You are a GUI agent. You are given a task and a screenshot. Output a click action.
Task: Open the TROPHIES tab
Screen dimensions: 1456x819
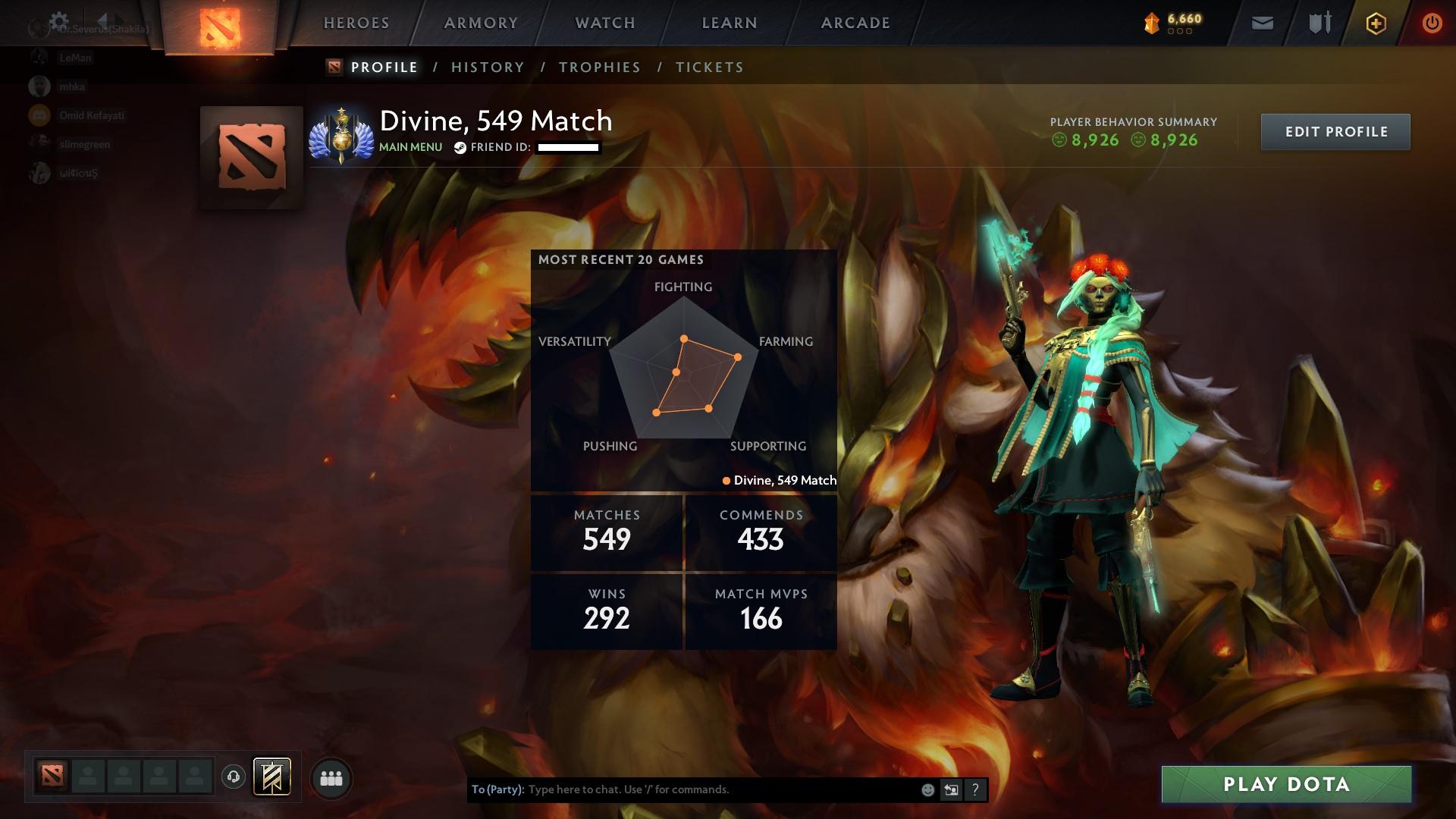(x=599, y=67)
